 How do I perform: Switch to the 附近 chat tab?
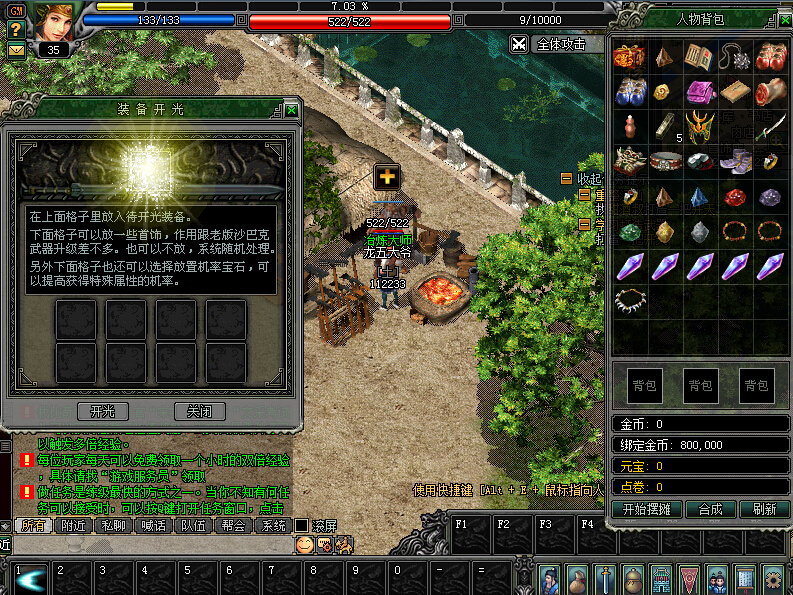coord(73,526)
